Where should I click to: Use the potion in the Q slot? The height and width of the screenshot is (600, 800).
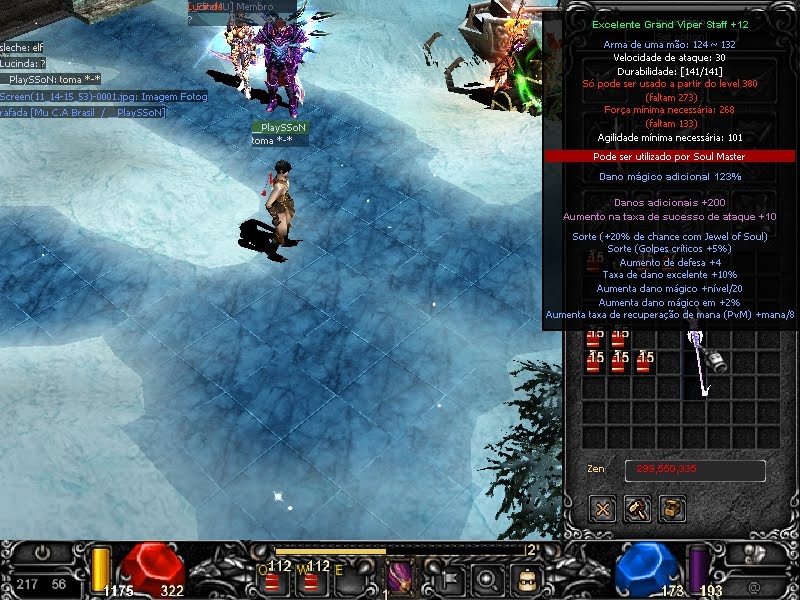click(x=277, y=578)
